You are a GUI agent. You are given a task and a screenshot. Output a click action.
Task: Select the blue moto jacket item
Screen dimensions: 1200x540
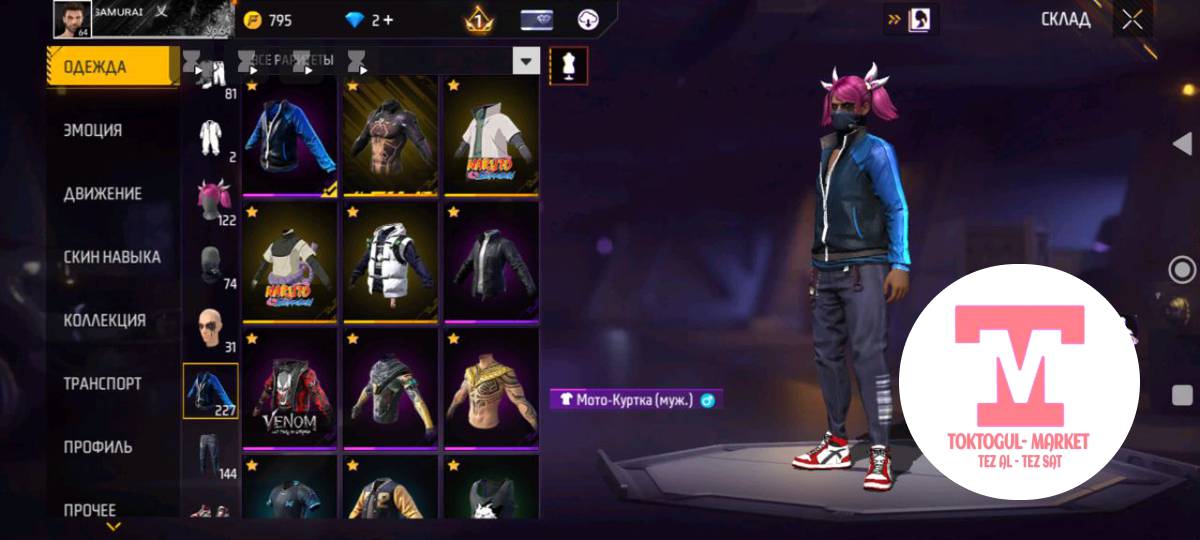290,137
